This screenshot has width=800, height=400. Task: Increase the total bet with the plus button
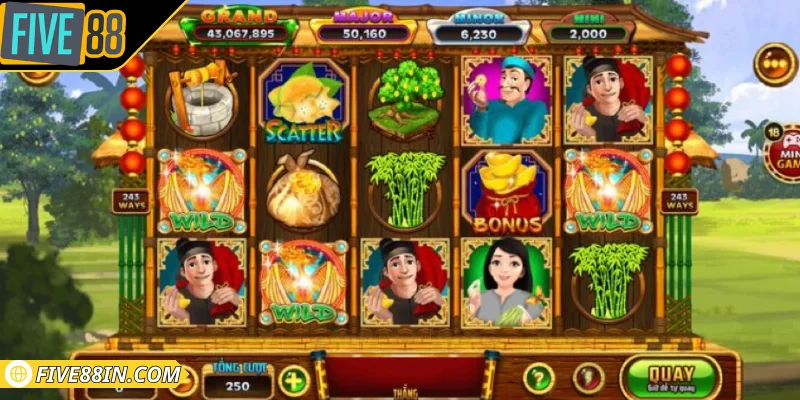click(x=293, y=380)
